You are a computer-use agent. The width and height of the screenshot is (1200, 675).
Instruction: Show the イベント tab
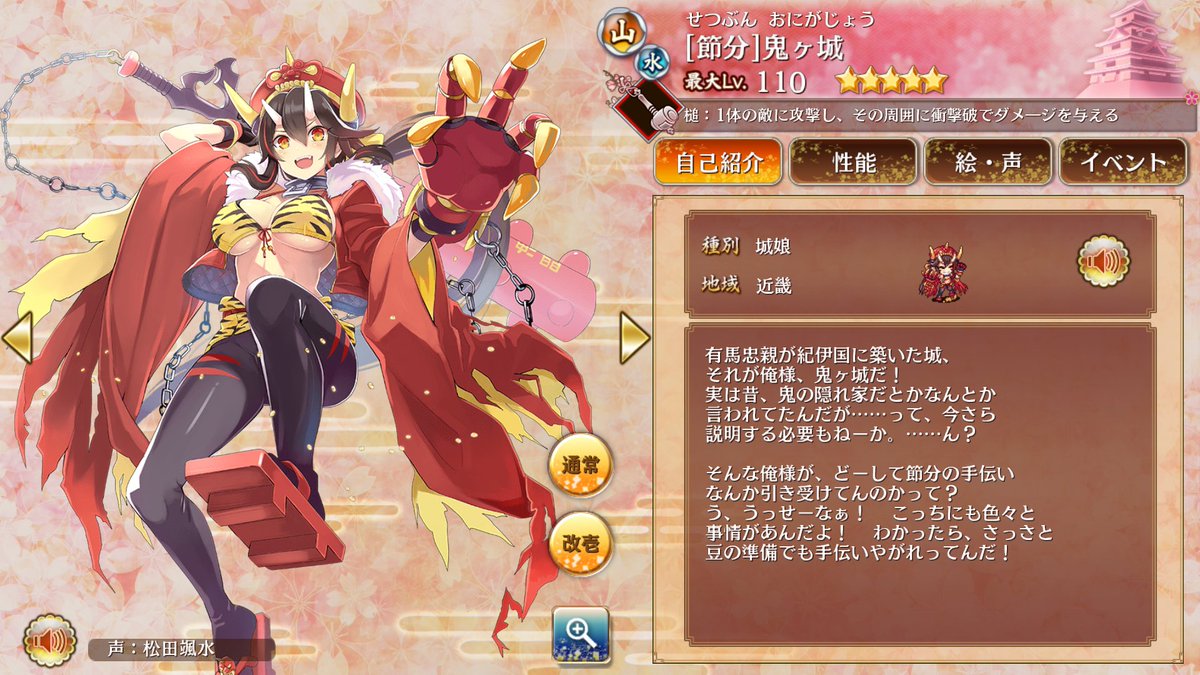point(1123,162)
